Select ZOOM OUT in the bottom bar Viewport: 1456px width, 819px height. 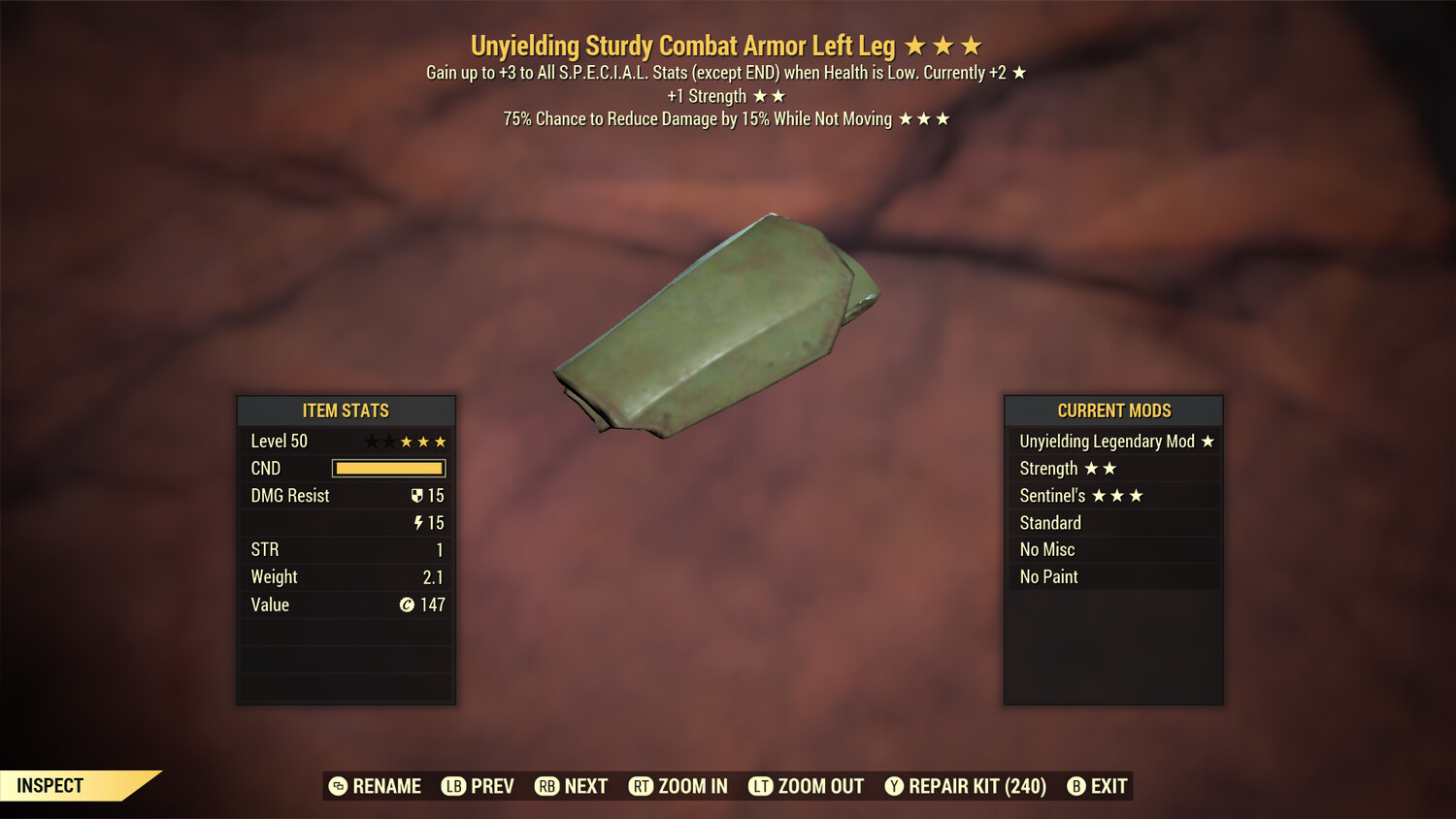click(807, 786)
